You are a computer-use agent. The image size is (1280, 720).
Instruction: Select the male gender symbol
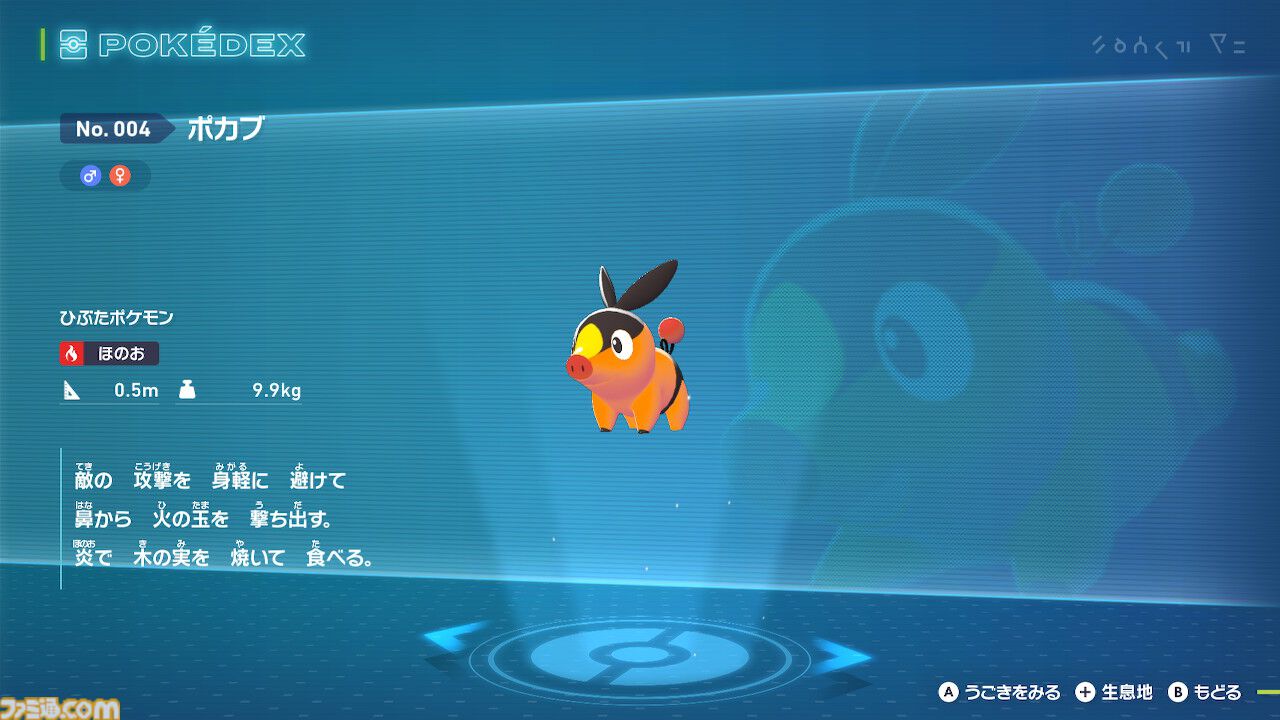89,176
